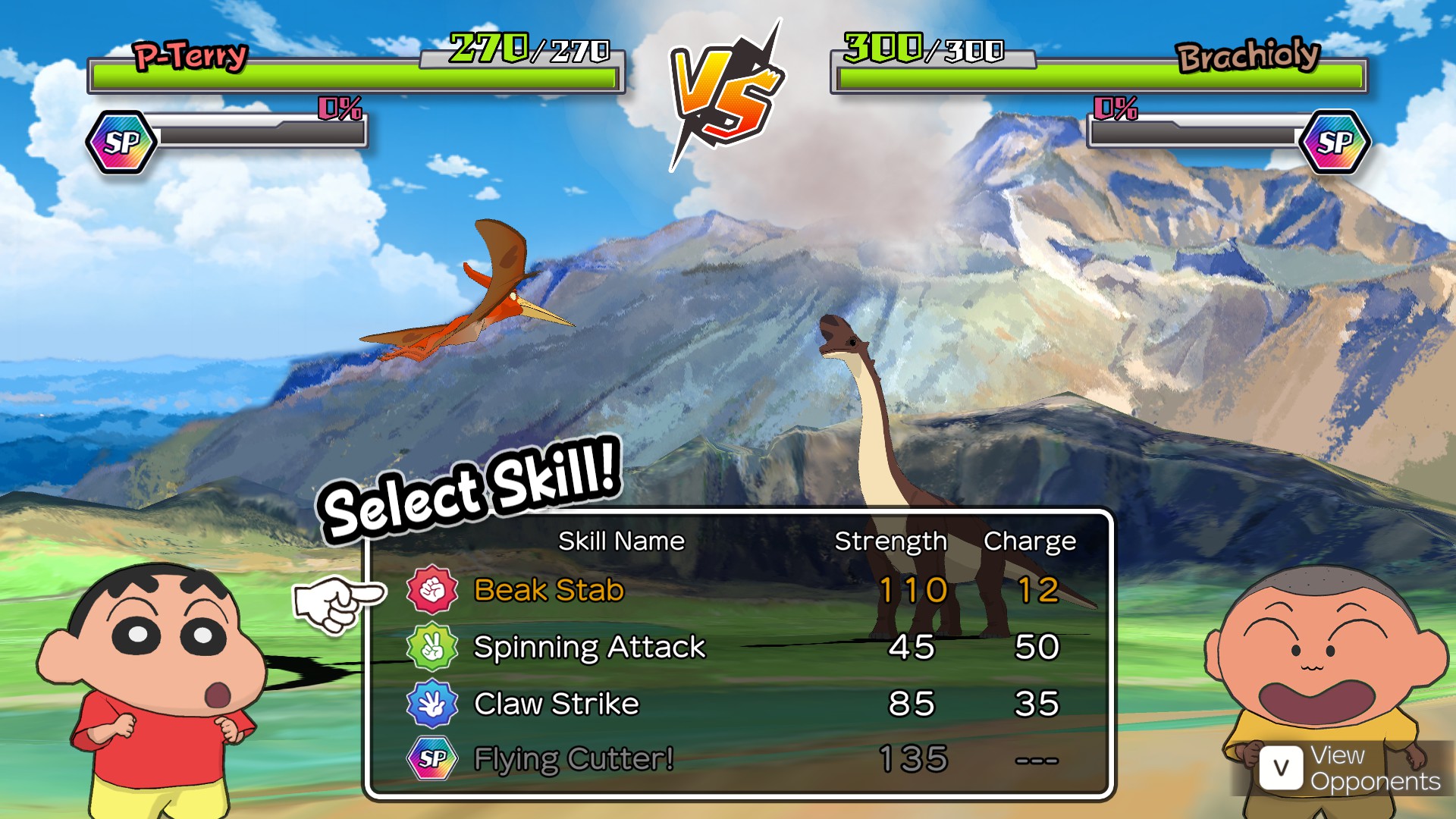Screen dimensions: 1456x819
Task: Select the Flying Cutter! special skill
Action: pyautogui.click(x=573, y=758)
